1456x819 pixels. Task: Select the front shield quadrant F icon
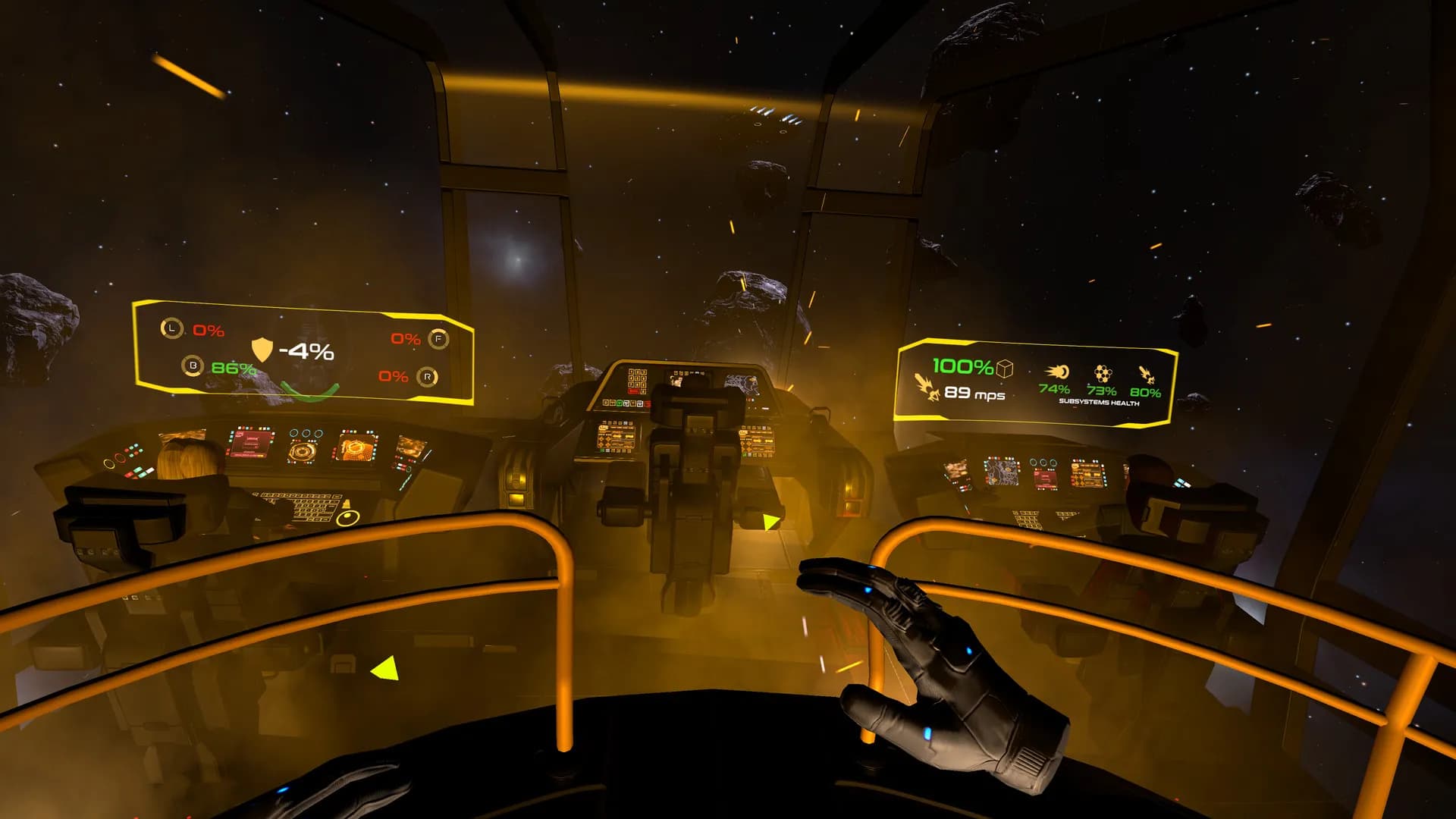coord(438,338)
